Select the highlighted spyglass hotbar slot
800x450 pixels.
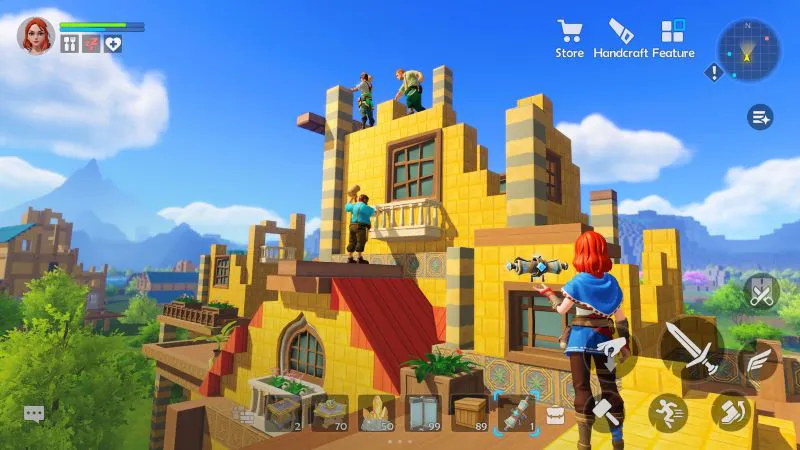[516, 412]
